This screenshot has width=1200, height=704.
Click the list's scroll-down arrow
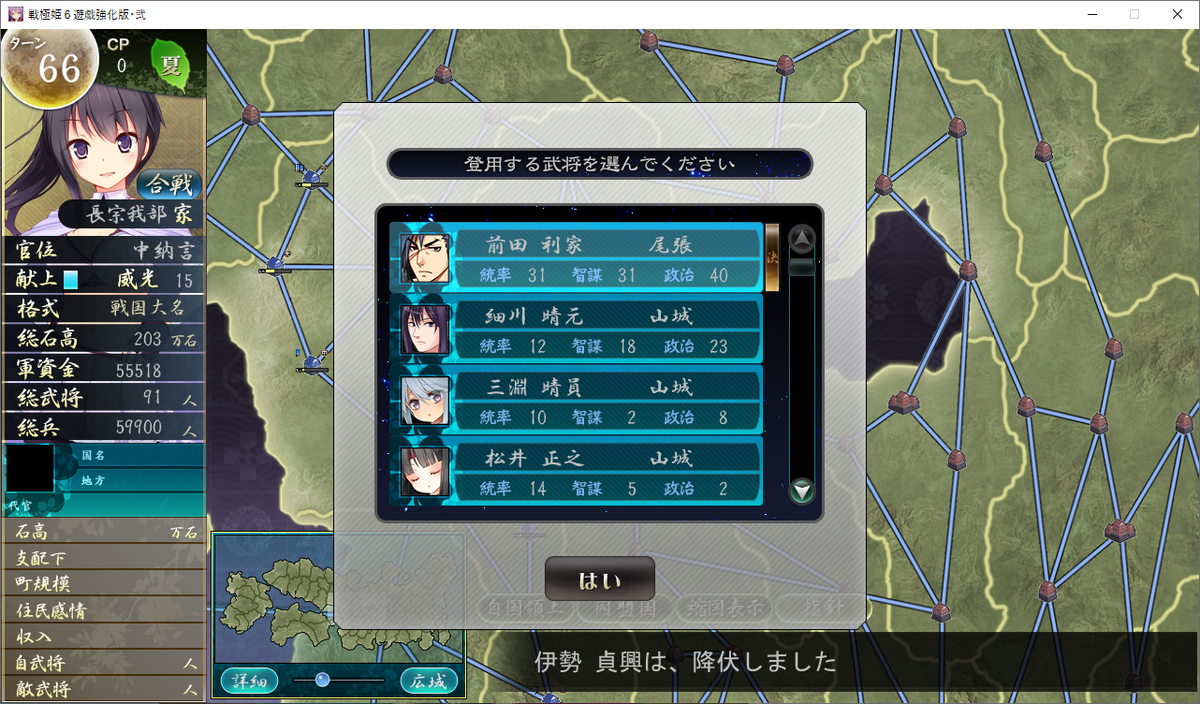coord(802,491)
